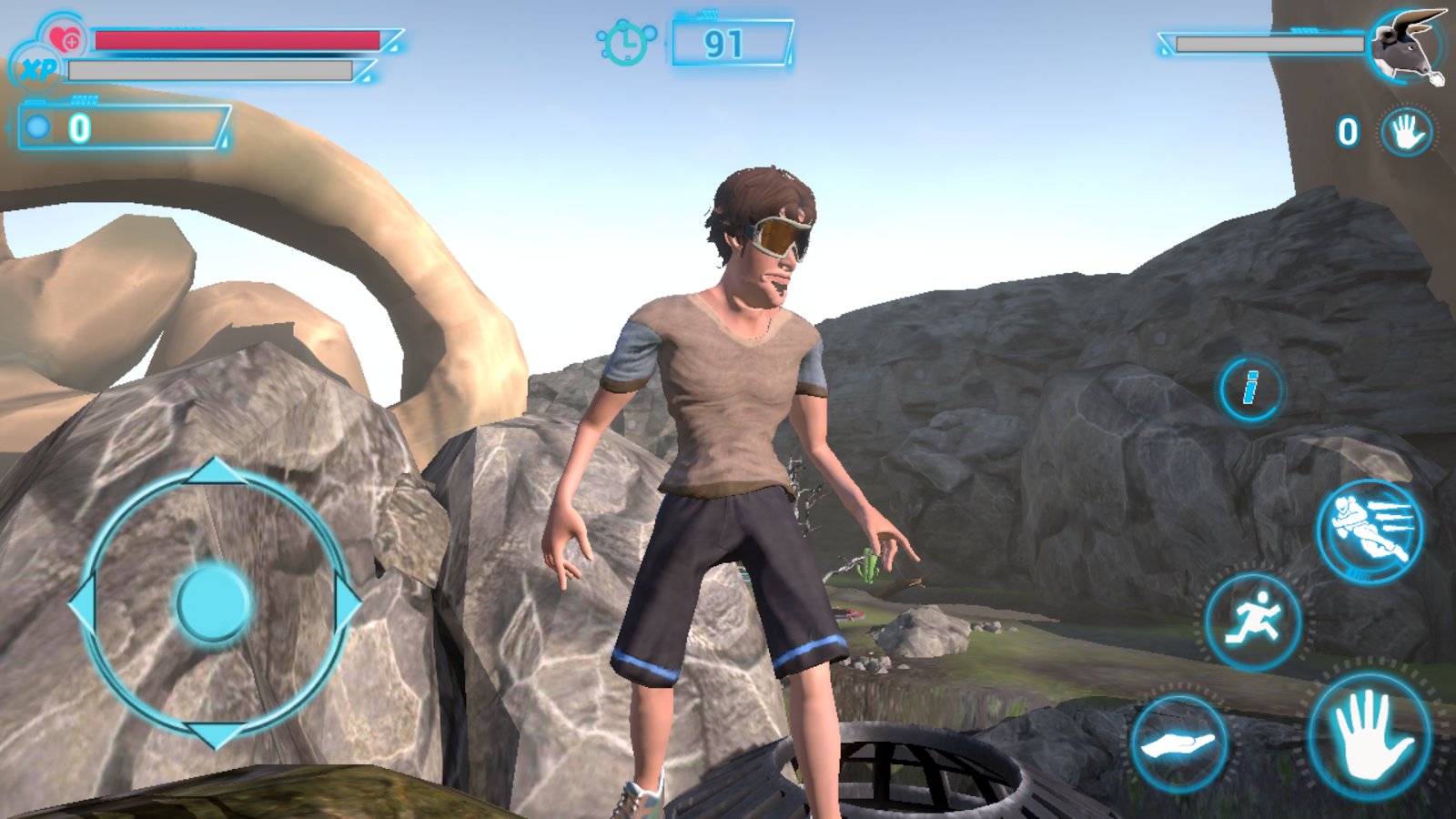Tap the small hand counter icon
1456x819 pixels.
pyautogui.click(x=1406, y=133)
